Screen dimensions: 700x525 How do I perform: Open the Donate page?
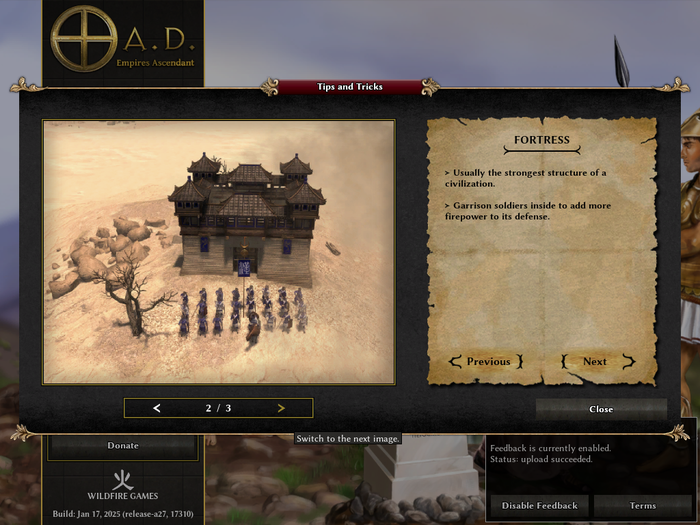pyautogui.click(x=123, y=446)
